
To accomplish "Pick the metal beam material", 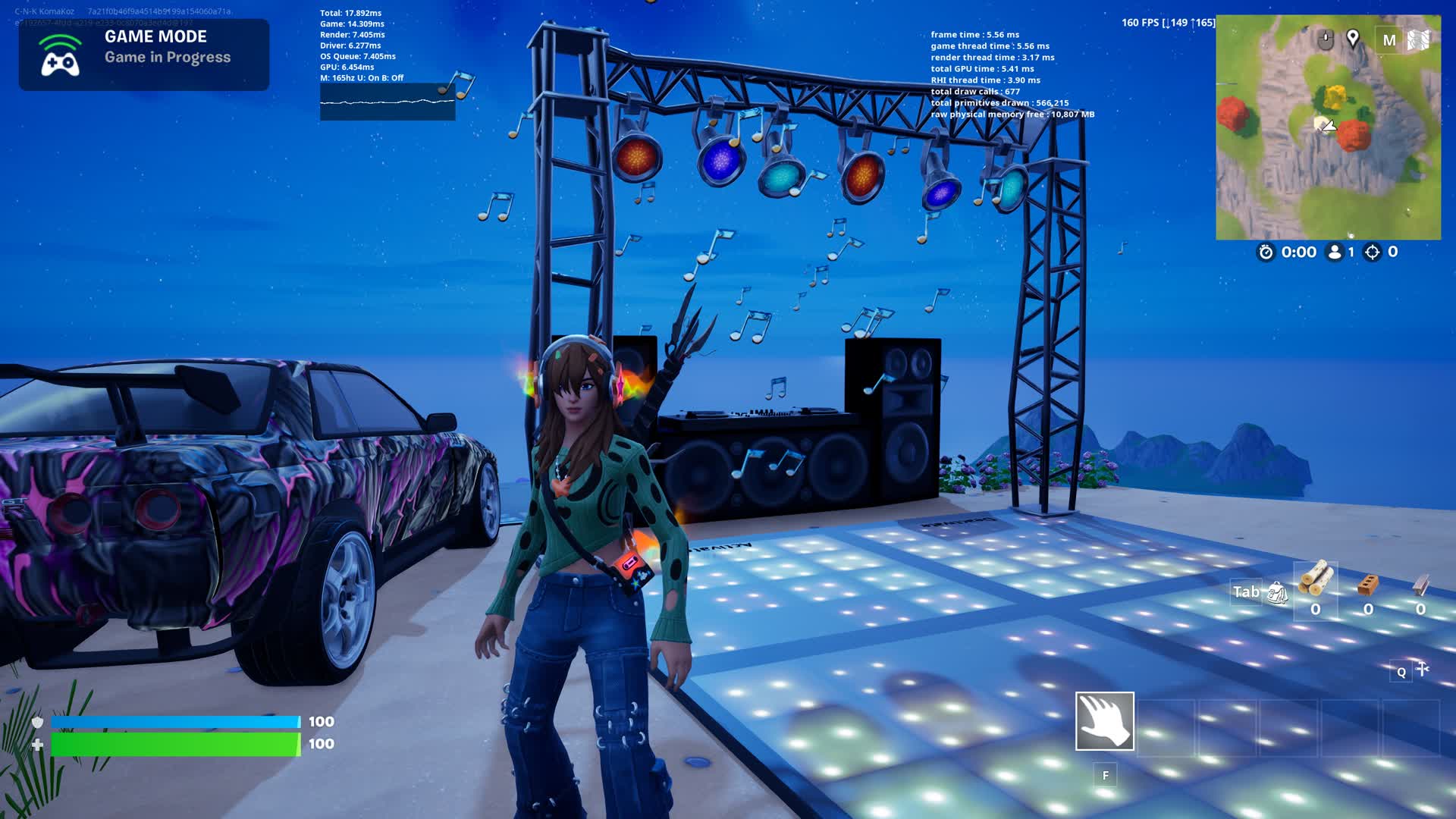I will click(1420, 584).
